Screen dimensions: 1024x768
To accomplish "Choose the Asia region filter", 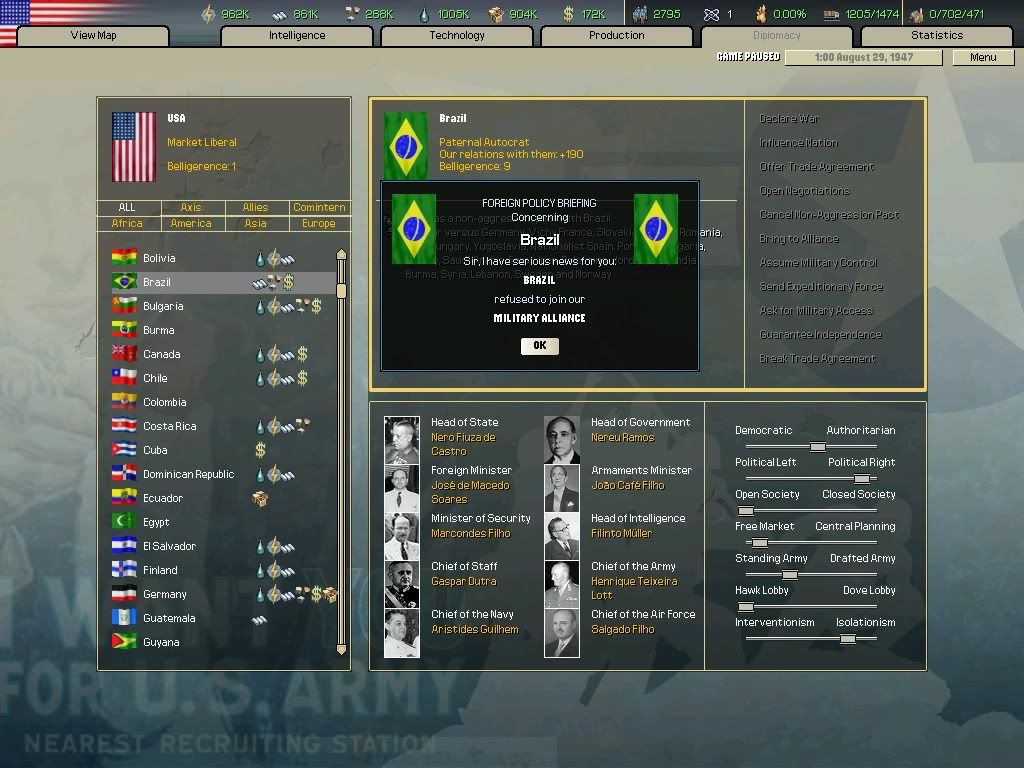I will coord(255,224).
